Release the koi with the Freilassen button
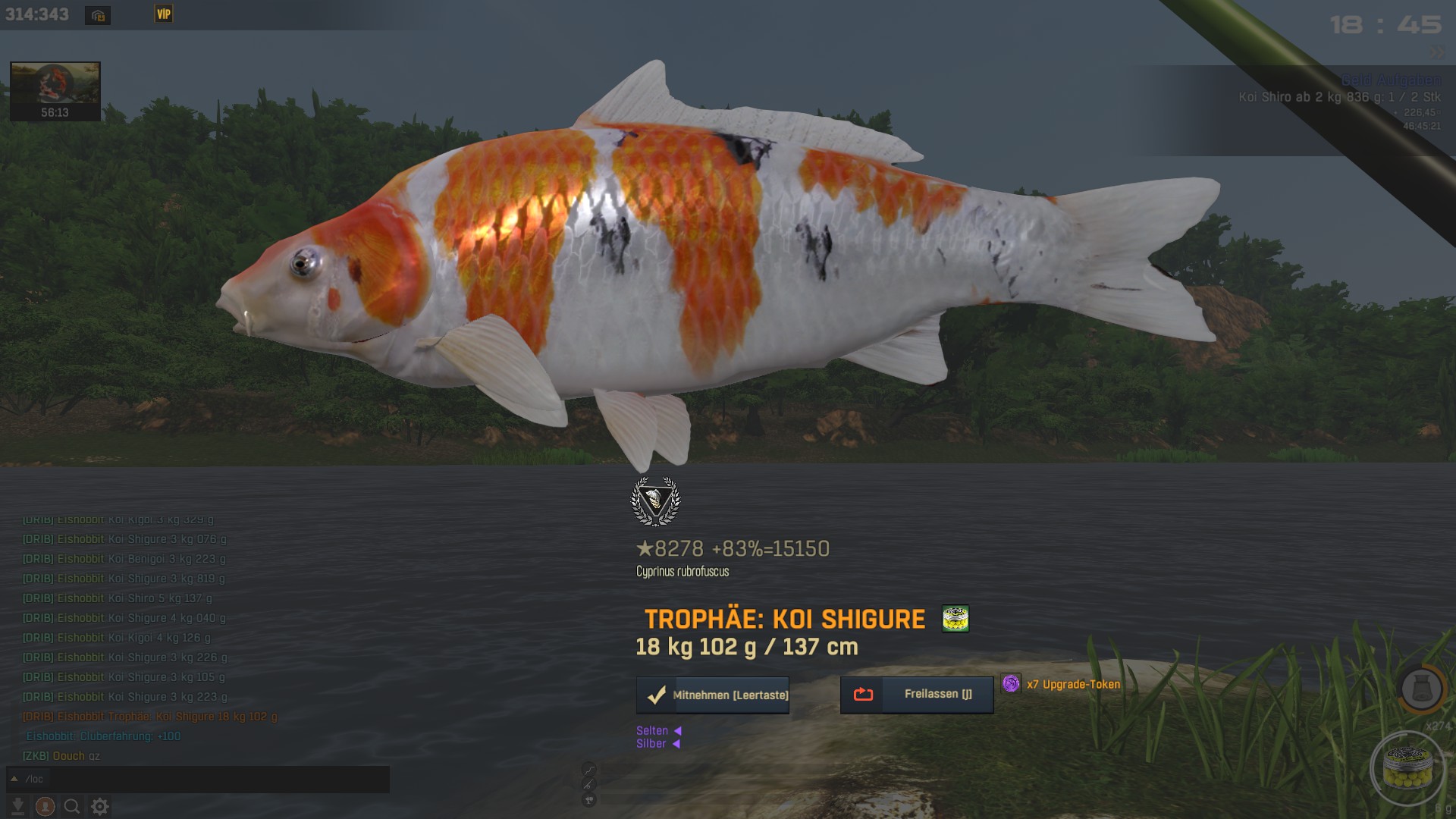Viewport: 1456px width, 819px height. pos(916,695)
